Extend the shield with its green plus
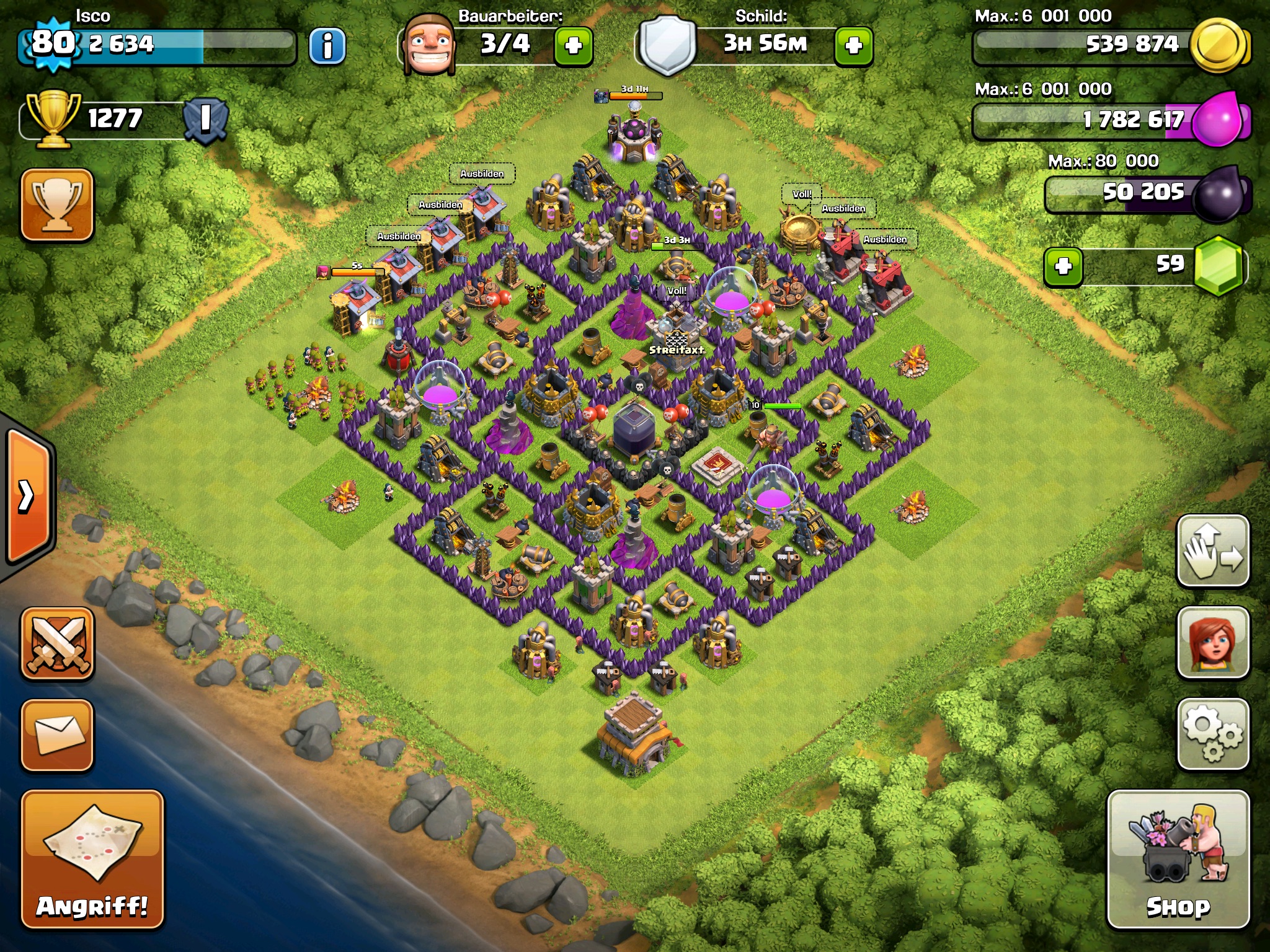This screenshot has width=1270, height=952. [x=854, y=45]
